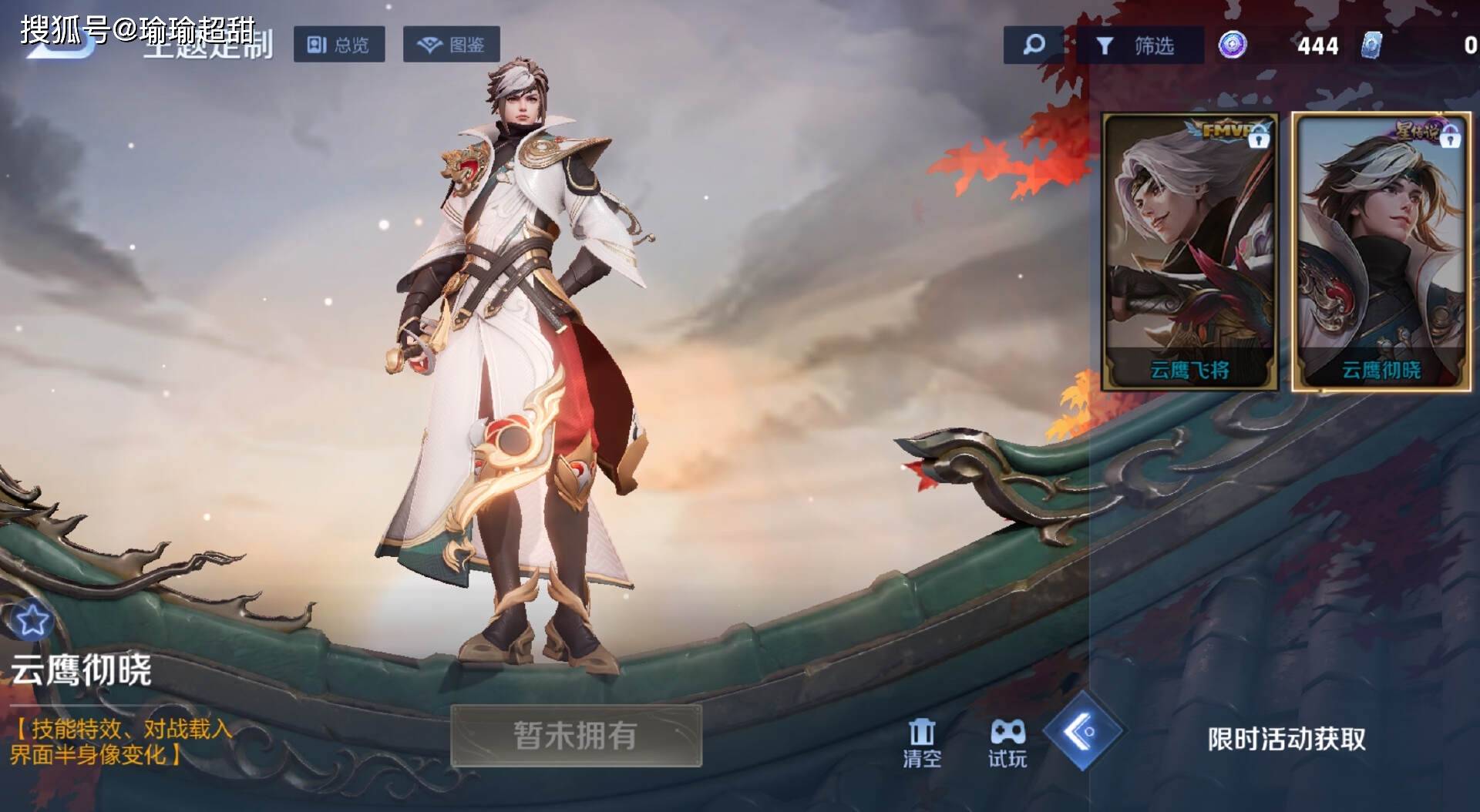This screenshot has width=1480, height=812.
Task: Open the magnifier search button
Action: point(1033,45)
